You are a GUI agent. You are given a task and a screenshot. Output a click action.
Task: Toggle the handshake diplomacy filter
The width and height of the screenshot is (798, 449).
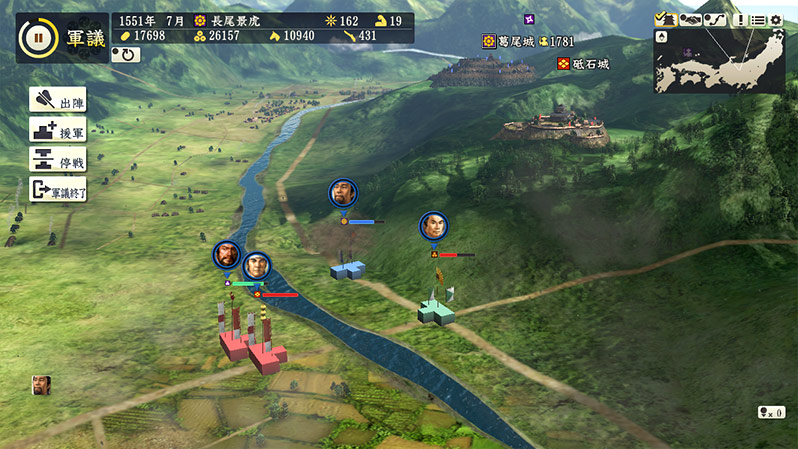(x=689, y=19)
